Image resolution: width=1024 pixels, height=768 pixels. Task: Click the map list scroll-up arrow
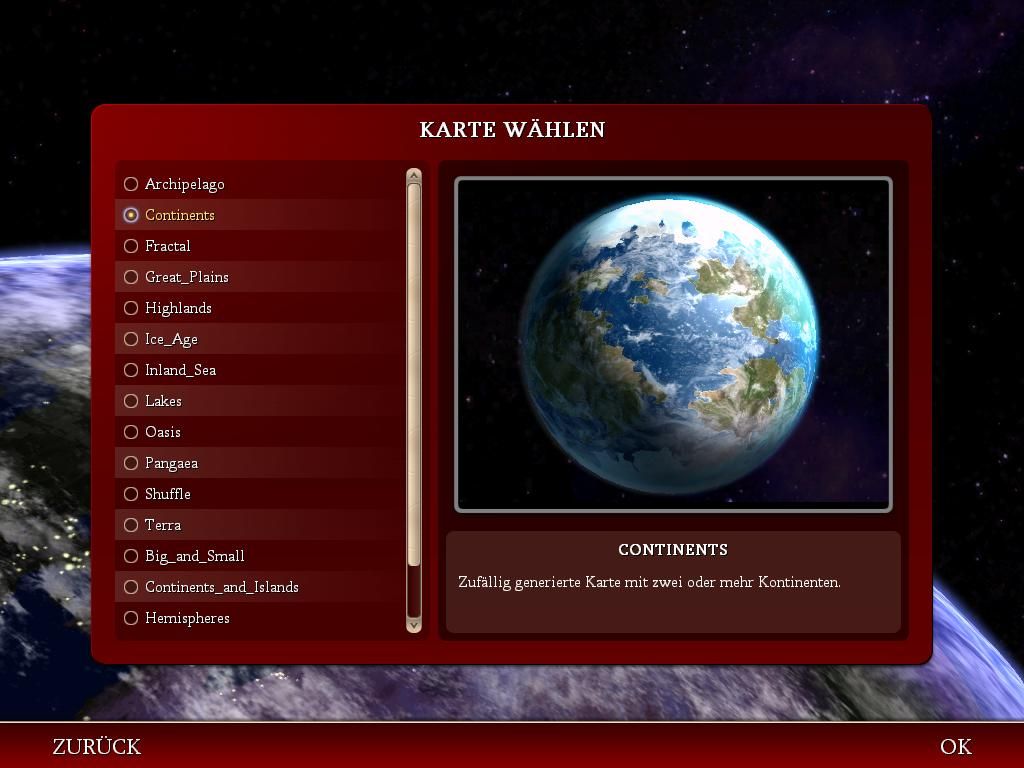(x=414, y=176)
